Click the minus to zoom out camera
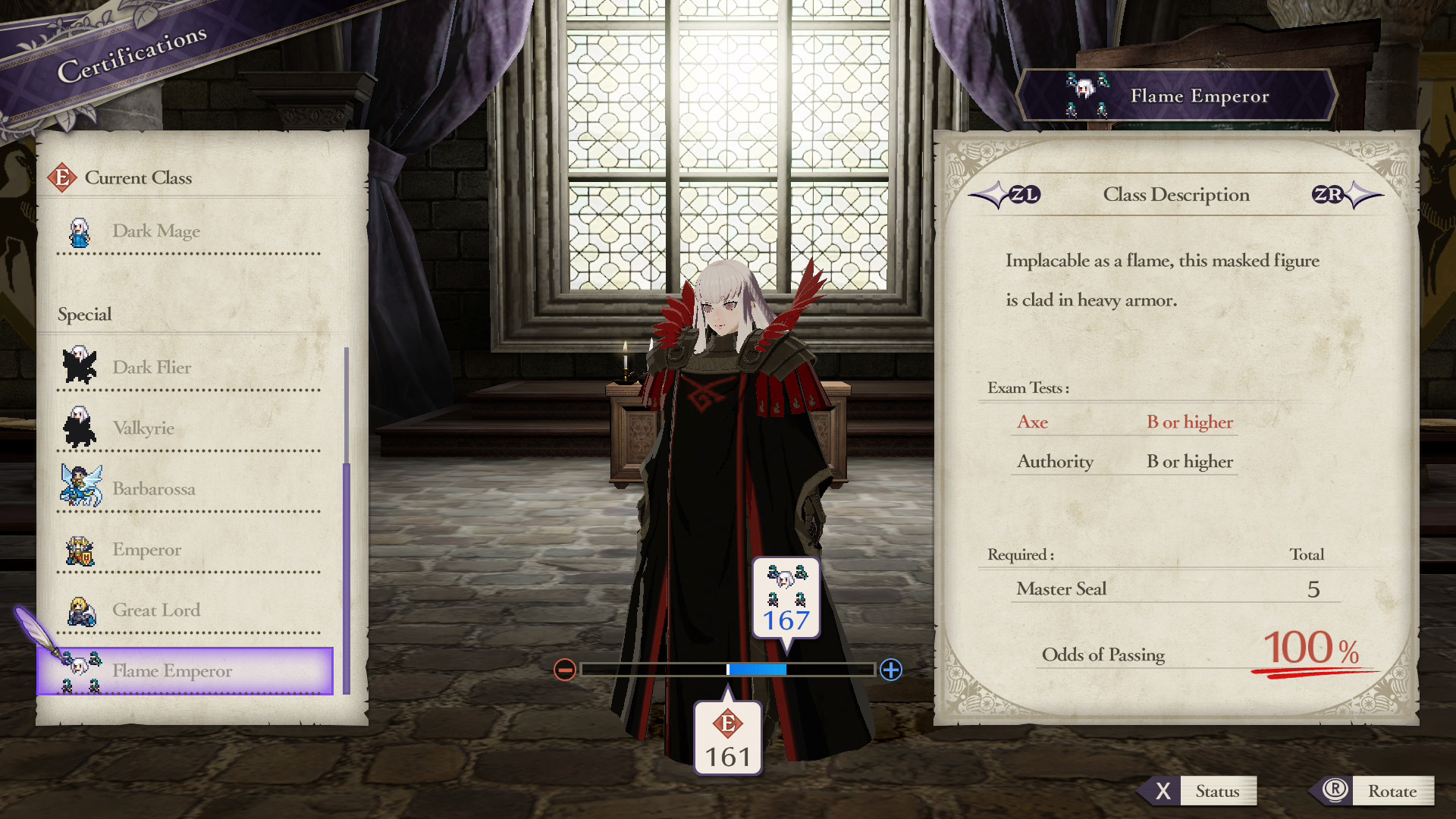Screen dimensions: 1456x819 [564, 670]
